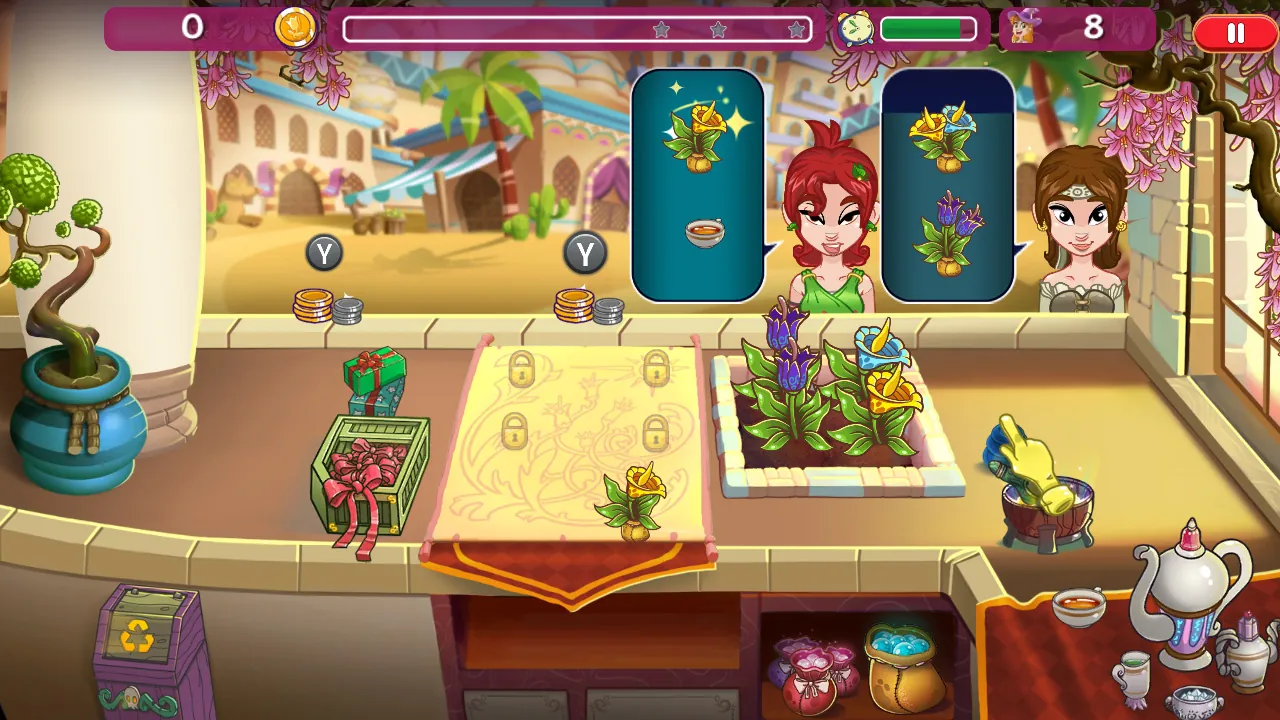Pause the game
Screen dimensions: 1280x720
[1233, 33]
